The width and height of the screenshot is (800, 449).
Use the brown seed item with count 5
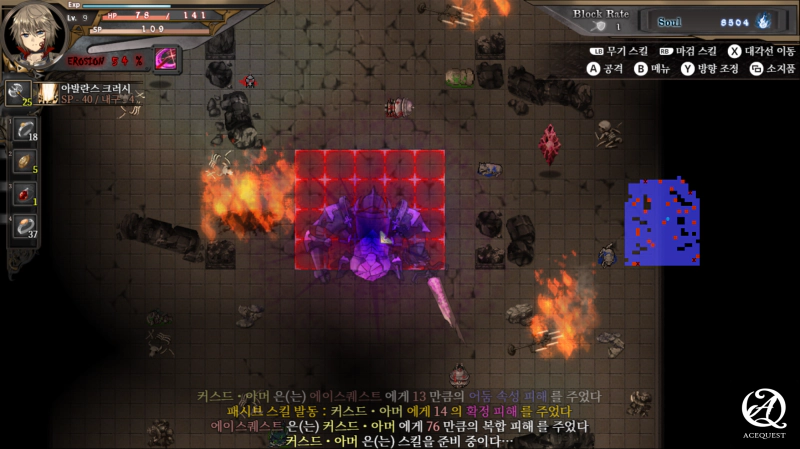pyautogui.click(x=25, y=161)
